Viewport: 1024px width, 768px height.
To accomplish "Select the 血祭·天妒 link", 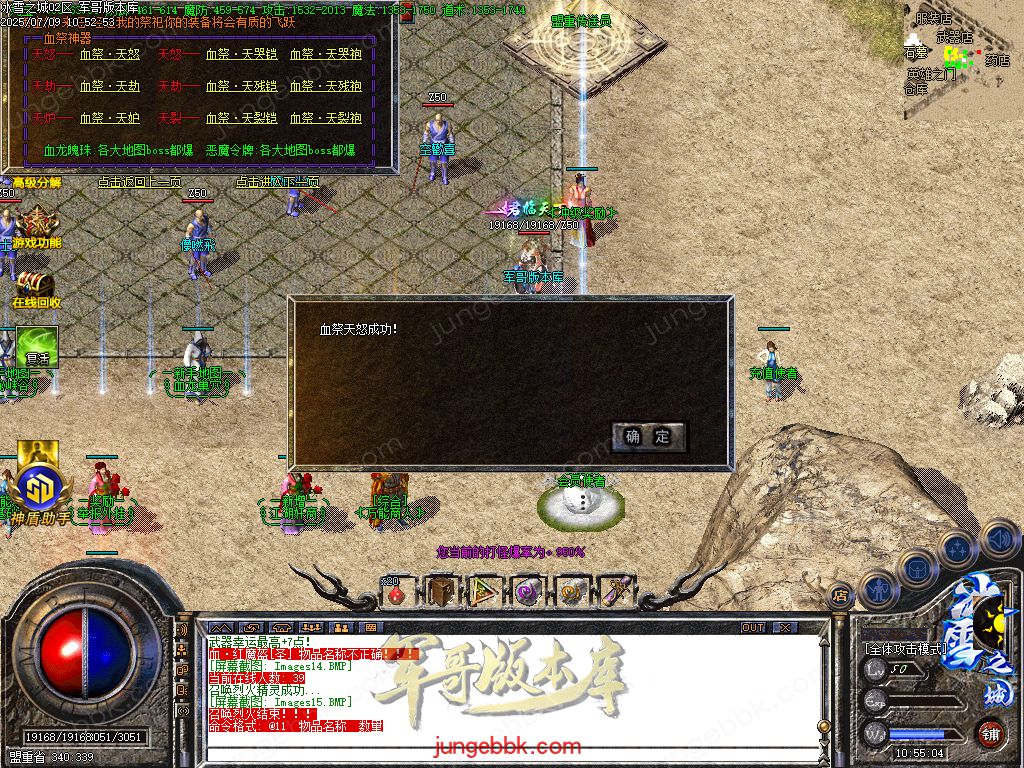I will pos(109,118).
